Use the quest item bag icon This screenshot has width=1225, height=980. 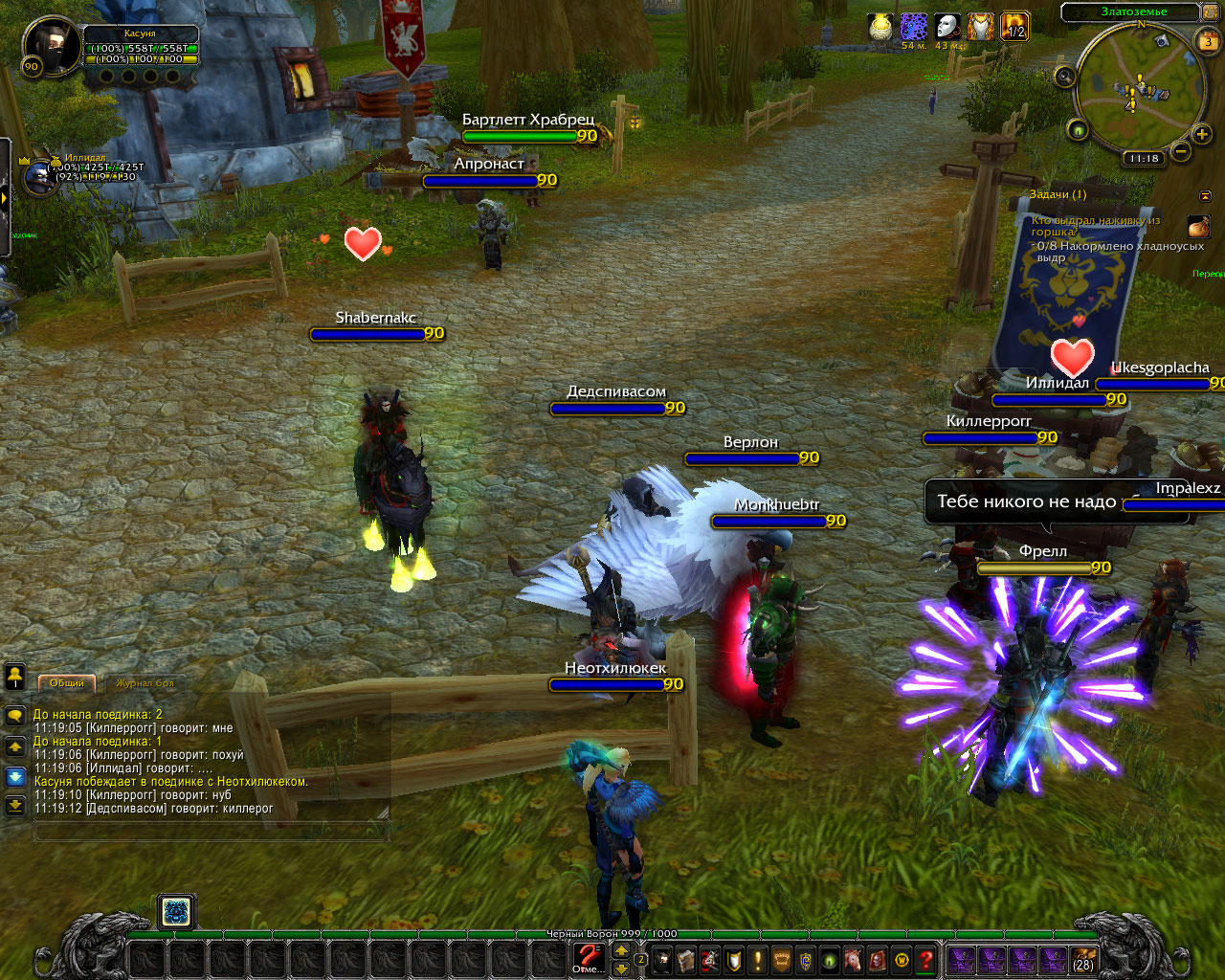1198,227
